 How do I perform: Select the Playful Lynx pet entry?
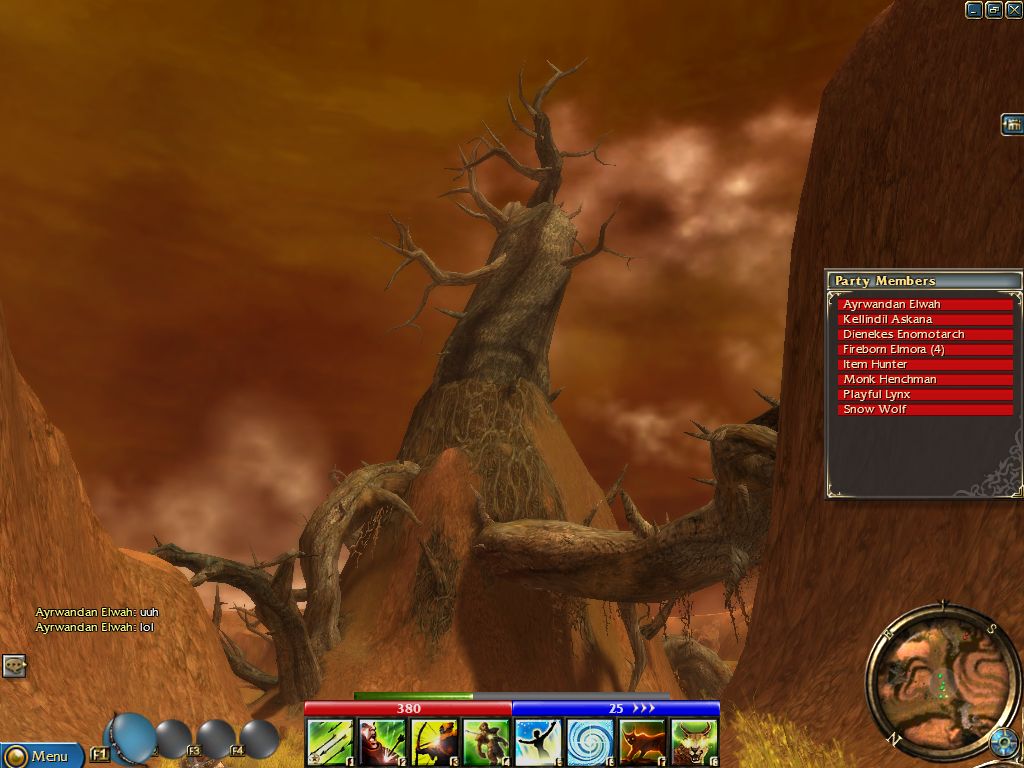[x=925, y=394]
